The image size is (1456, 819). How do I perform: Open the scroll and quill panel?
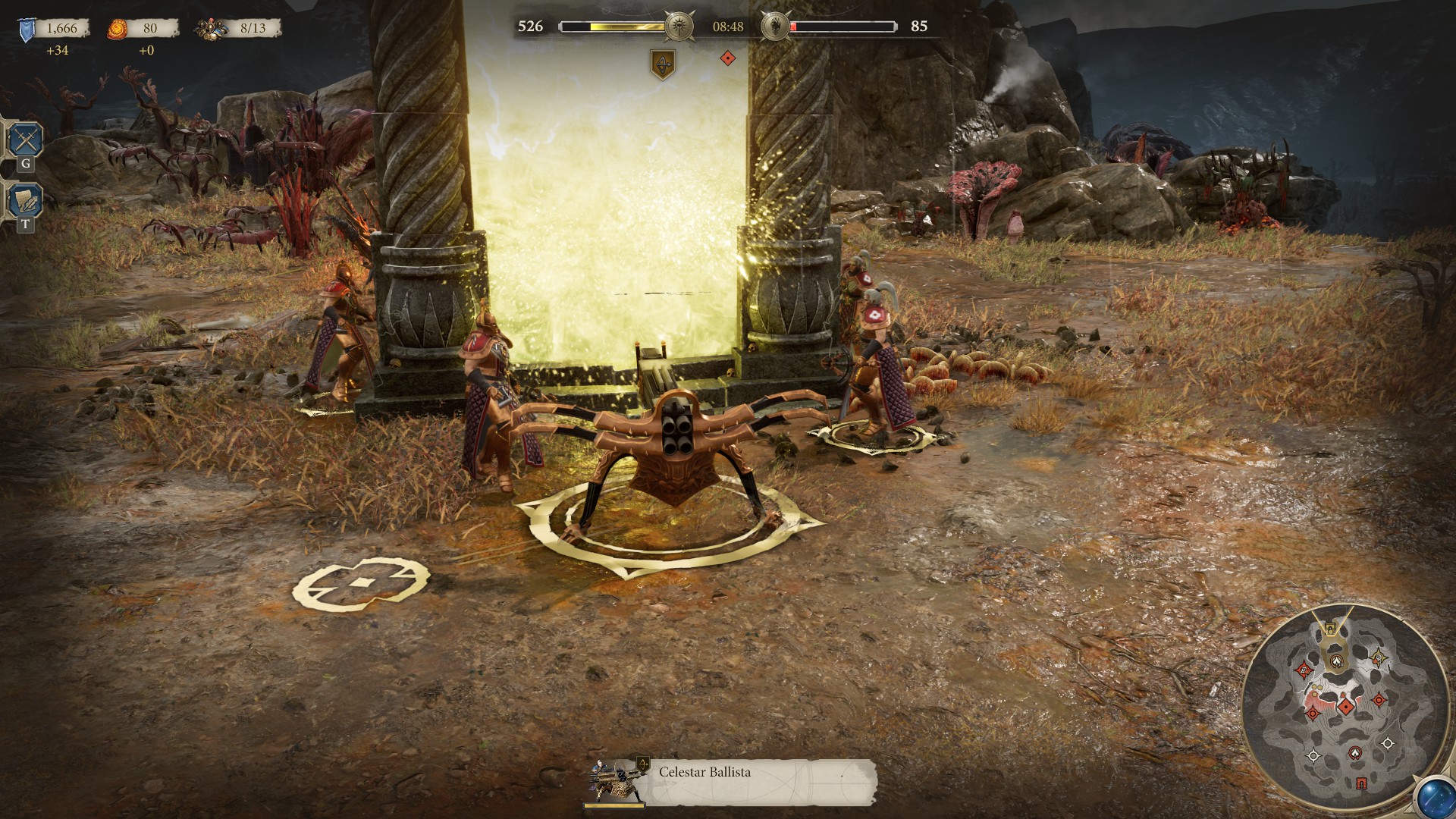point(25,201)
